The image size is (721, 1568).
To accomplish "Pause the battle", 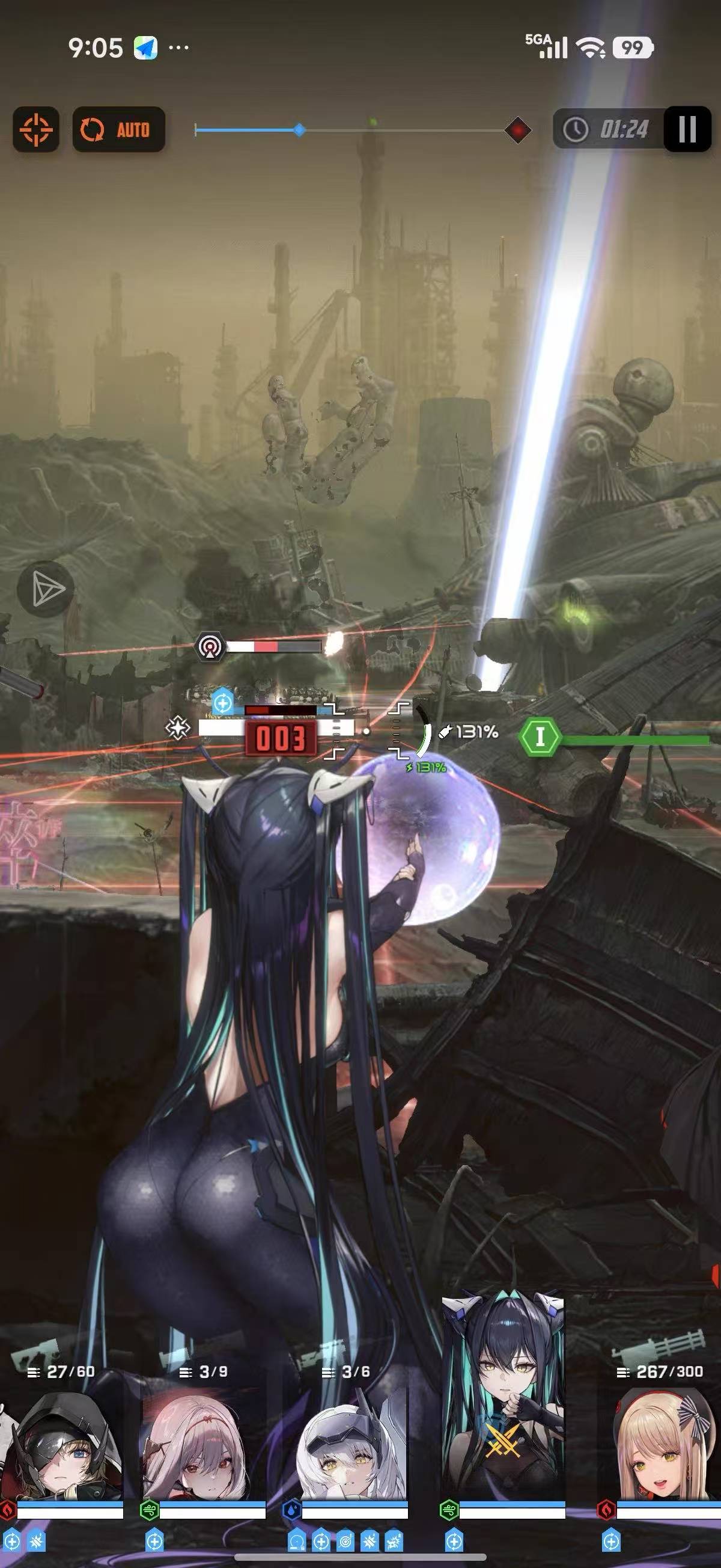I will [687, 129].
